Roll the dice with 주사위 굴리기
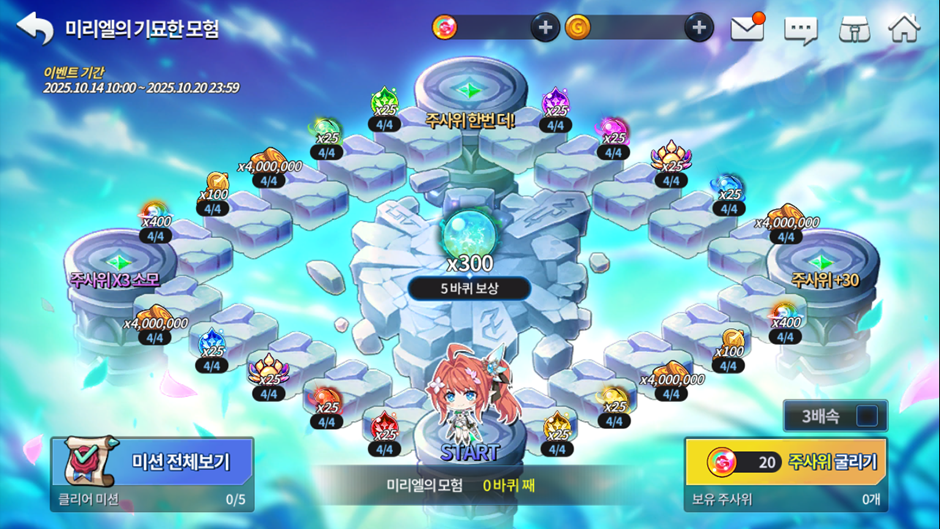Viewport: 940px width, 529px height. pyautogui.click(x=785, y=462)
